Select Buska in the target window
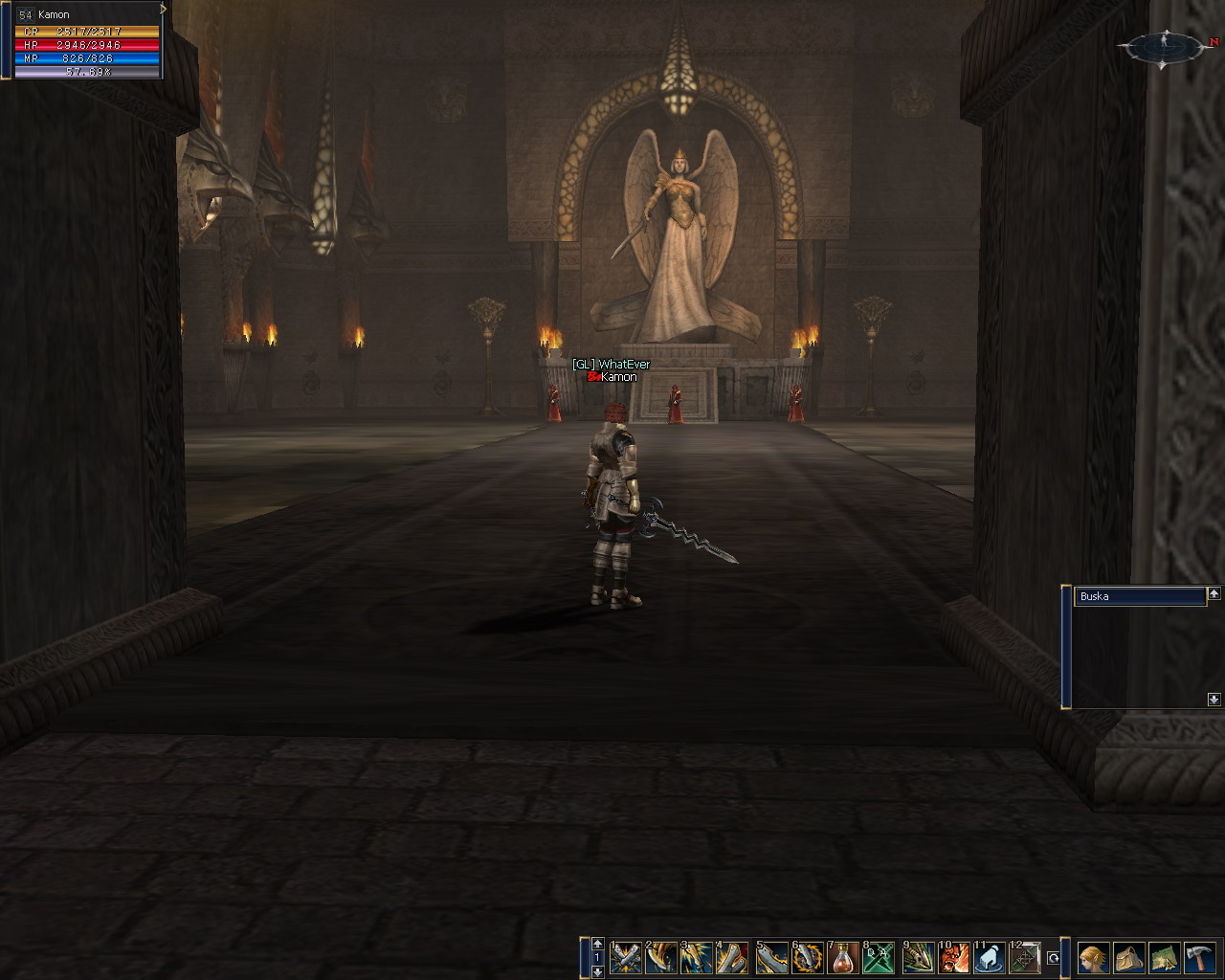The width and height of the screenshot is (1225, 980). pyautogui.click(x=1139, y=596)
